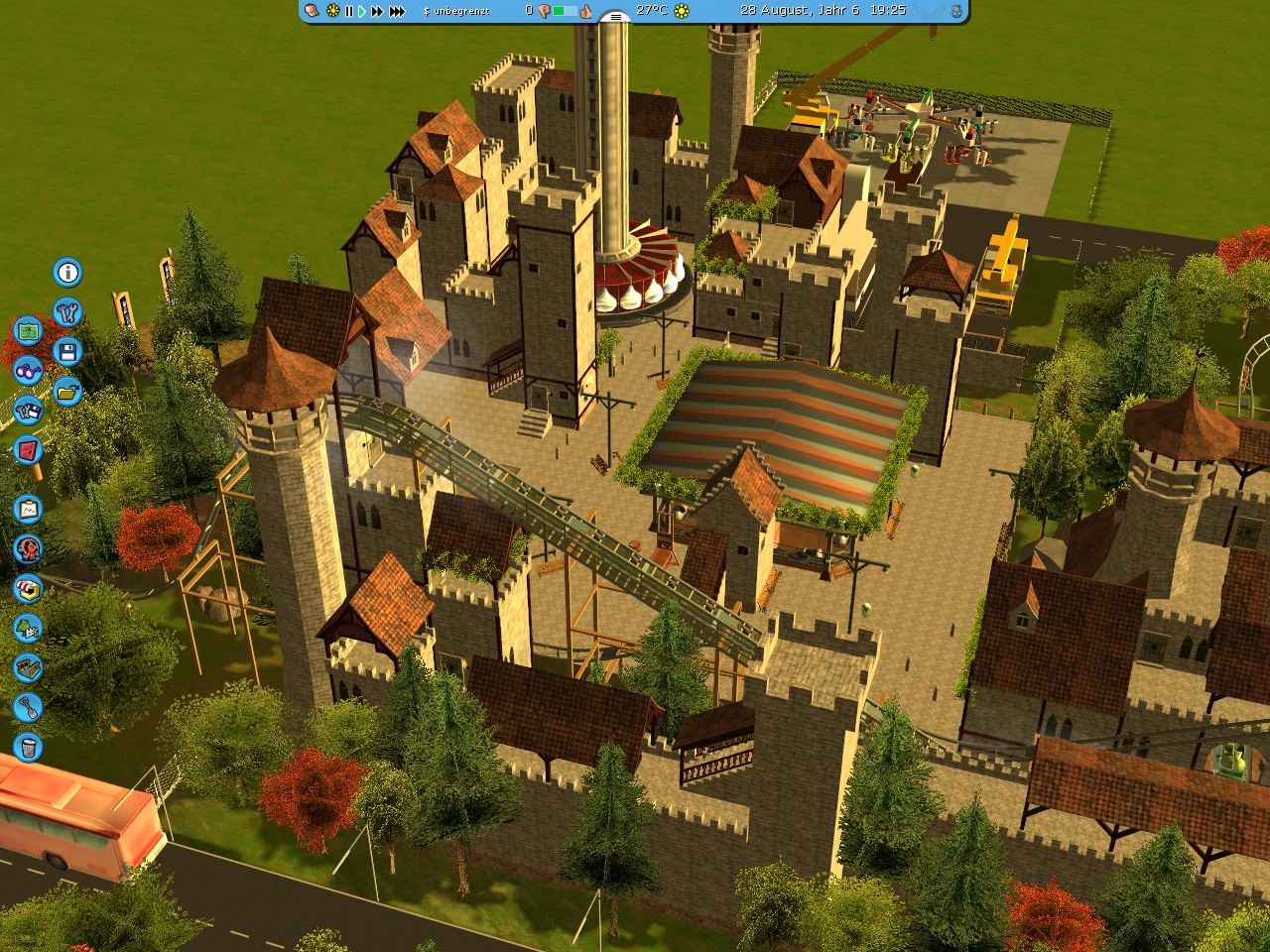Open the scenery tree and fence icon
This screenshot has height=952, width=1270.
click(x=28, y=628)
